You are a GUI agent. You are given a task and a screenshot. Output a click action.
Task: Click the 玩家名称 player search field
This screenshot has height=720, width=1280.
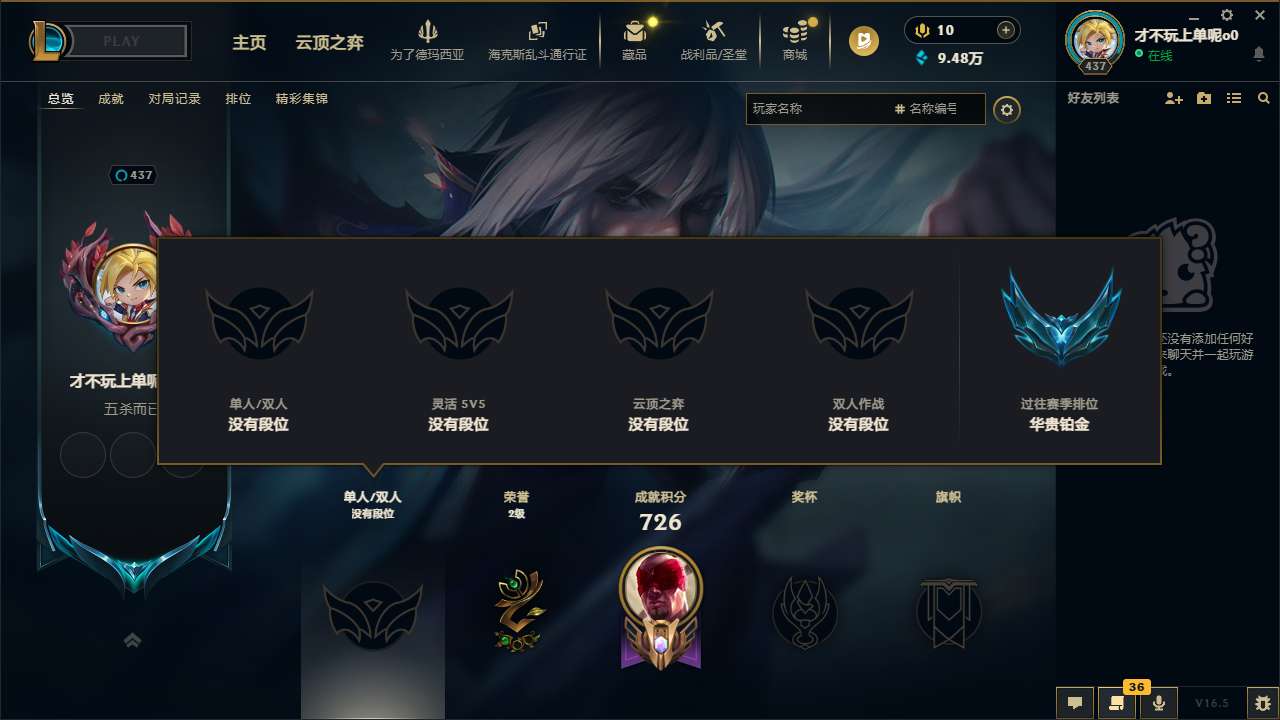pyautogui.click(x=820, y=109)
